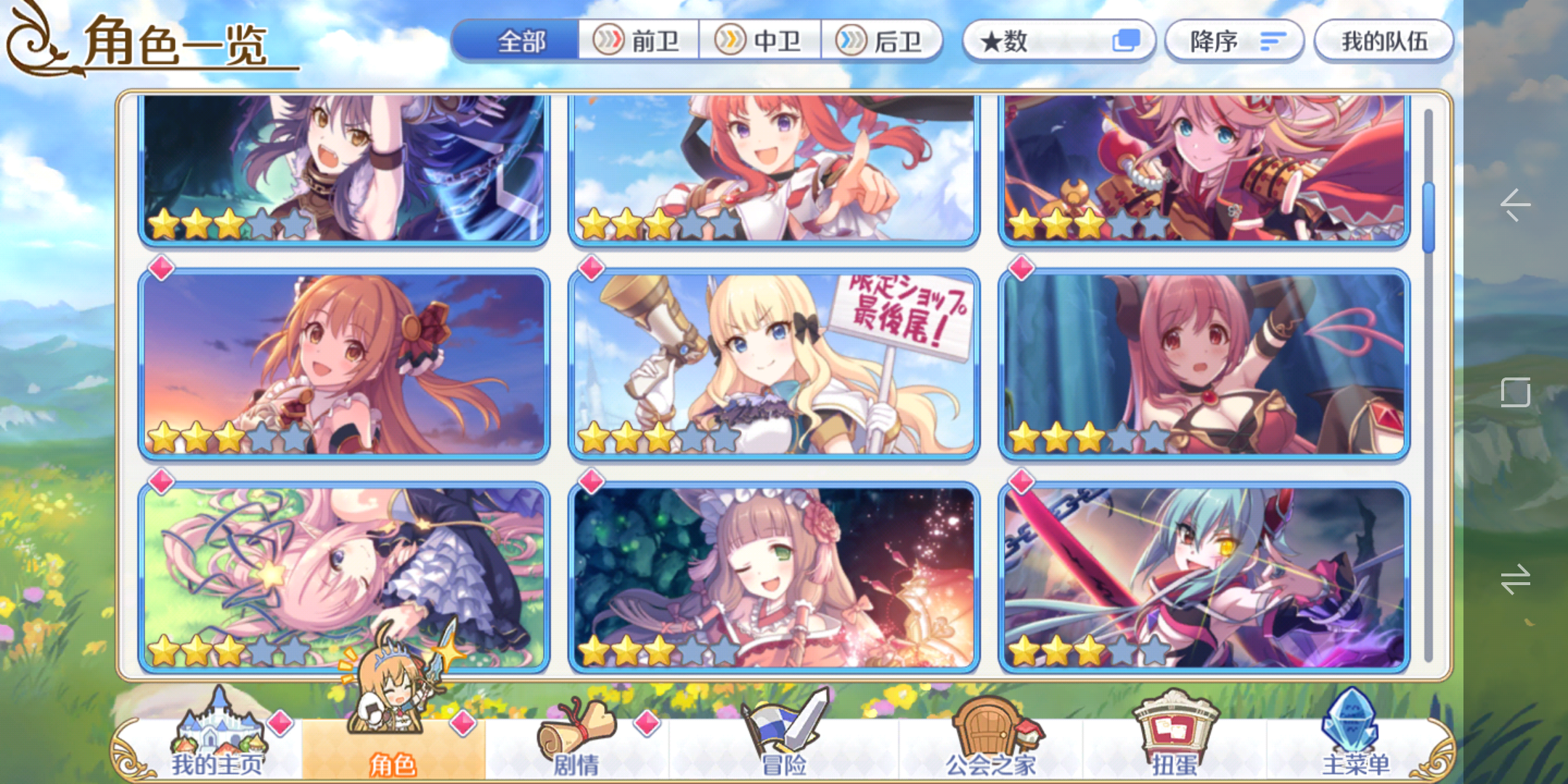Open the 我的队伍 teams screen
Viewport: 1568px width, 784px height.
click(1383, 41)
